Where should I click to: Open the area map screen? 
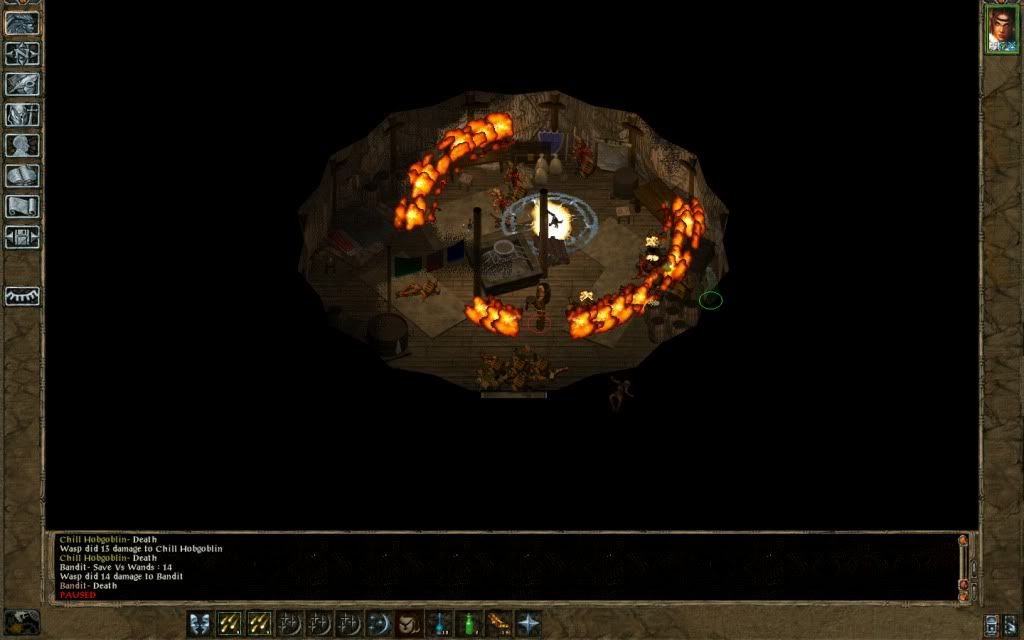click(22, 53)
